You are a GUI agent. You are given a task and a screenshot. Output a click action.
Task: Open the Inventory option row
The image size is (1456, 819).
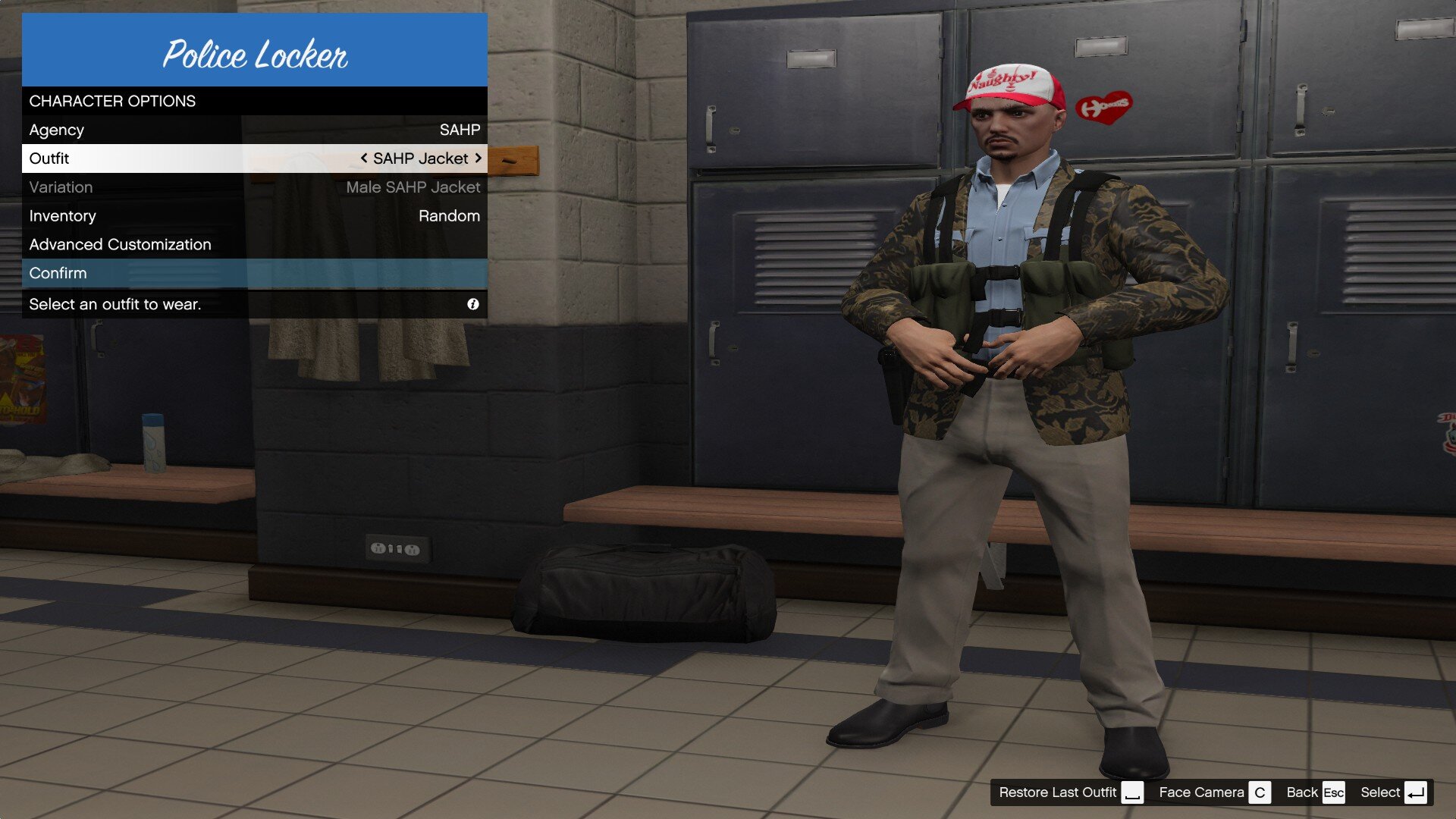pos(254,216)
